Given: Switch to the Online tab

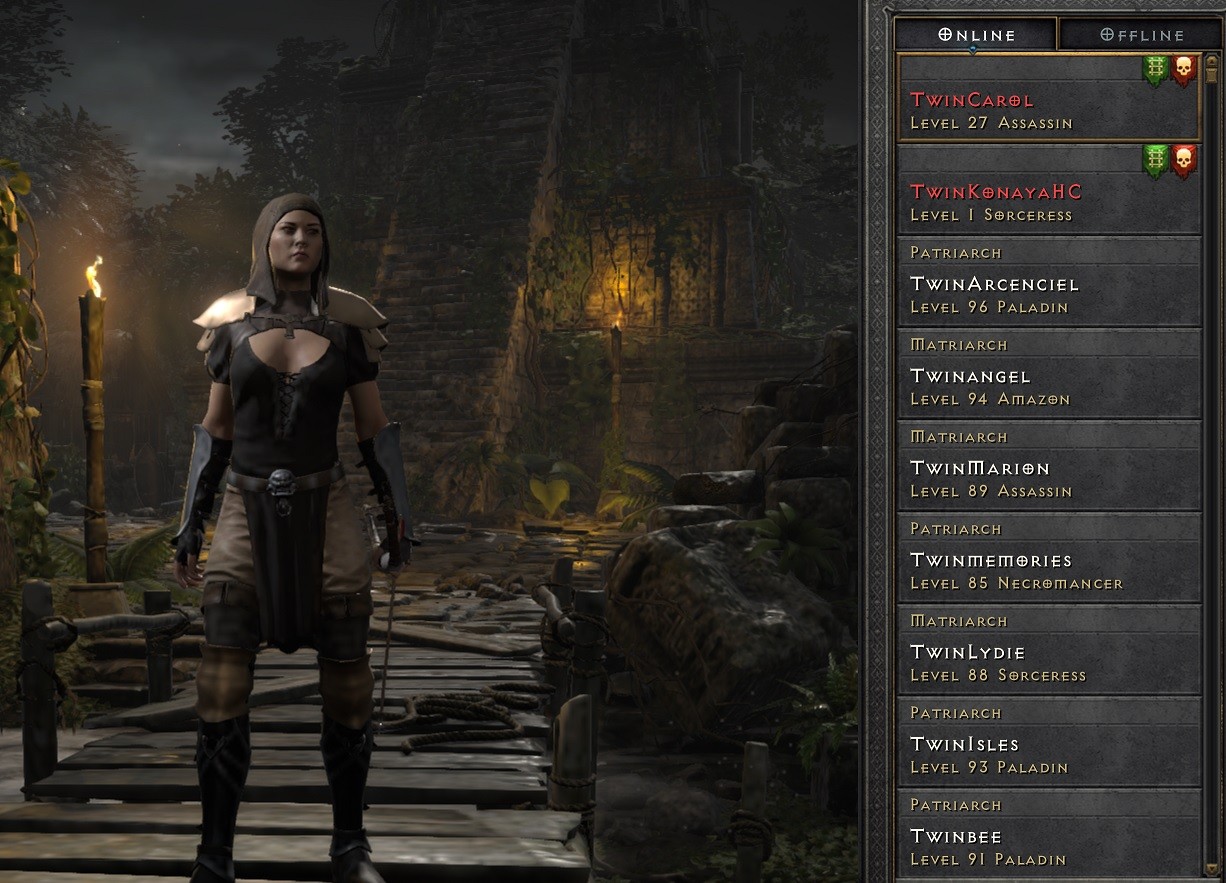Looking at the screenshot, I should click(x=976, y=35).
